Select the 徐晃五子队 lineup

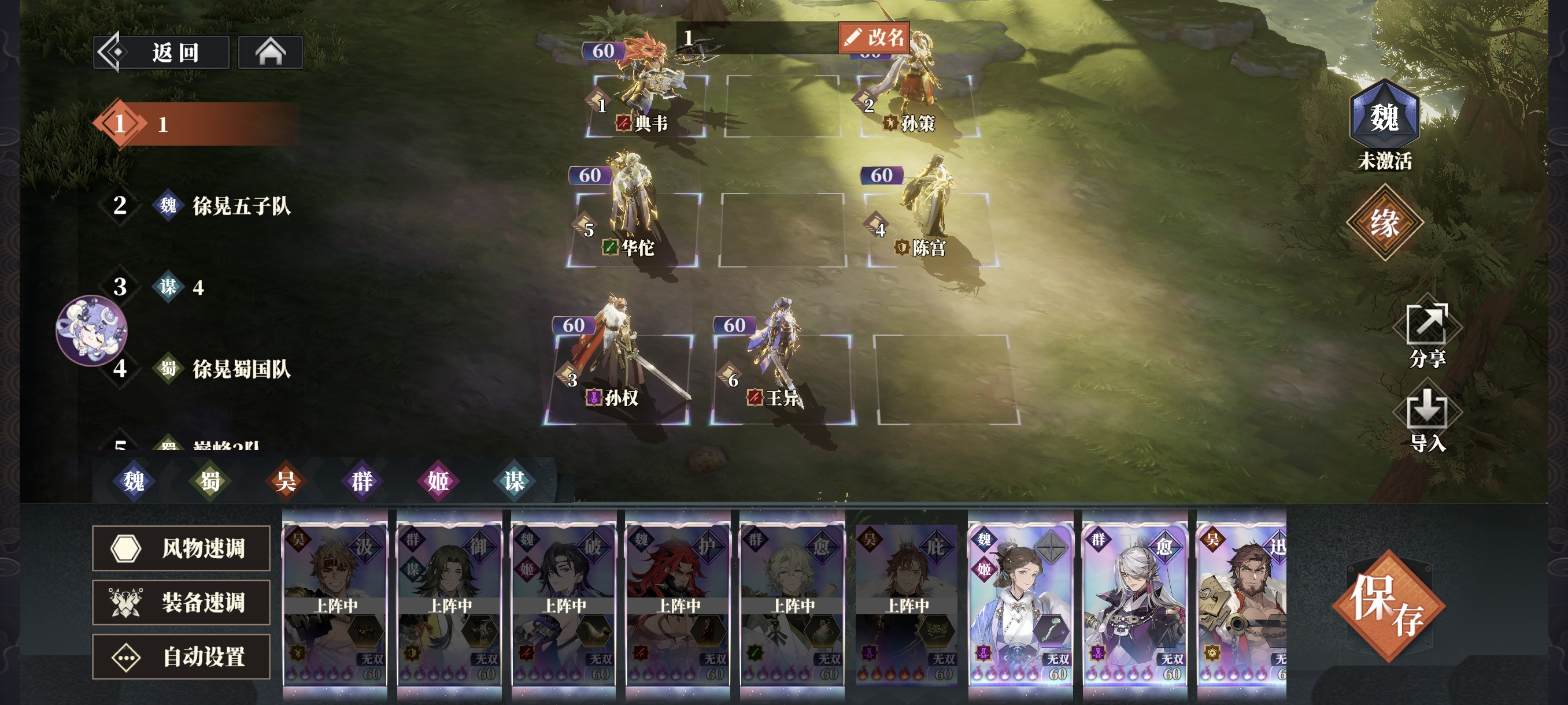[x=241, y=206]
